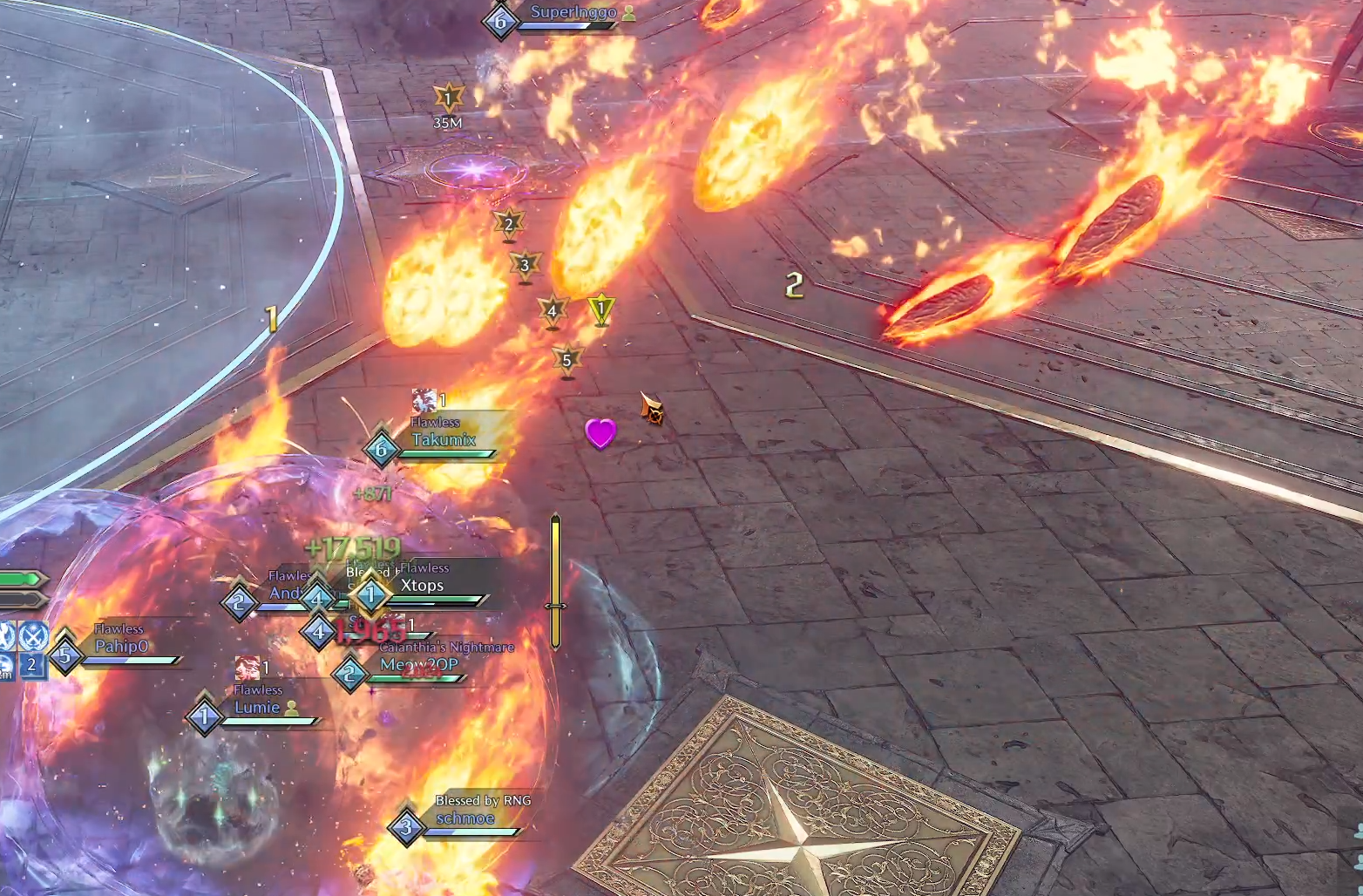Pick up the purple heart item
Screen dimensions: 1363x896
(x=600, y=433)
